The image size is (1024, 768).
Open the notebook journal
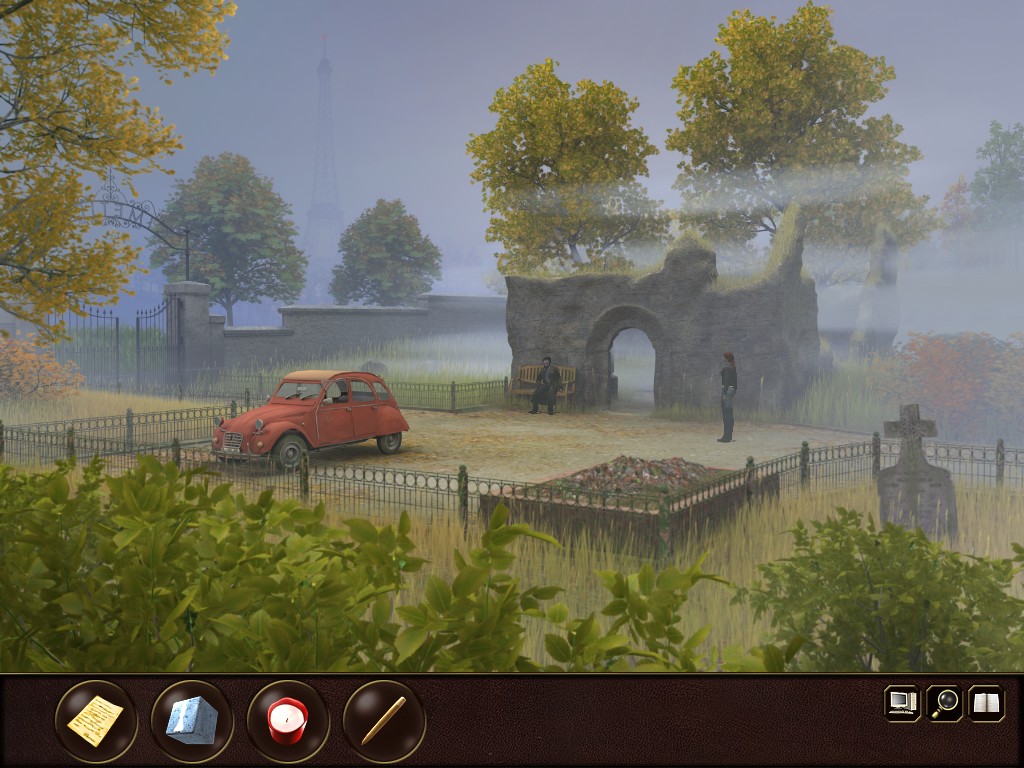pos(986,703)
